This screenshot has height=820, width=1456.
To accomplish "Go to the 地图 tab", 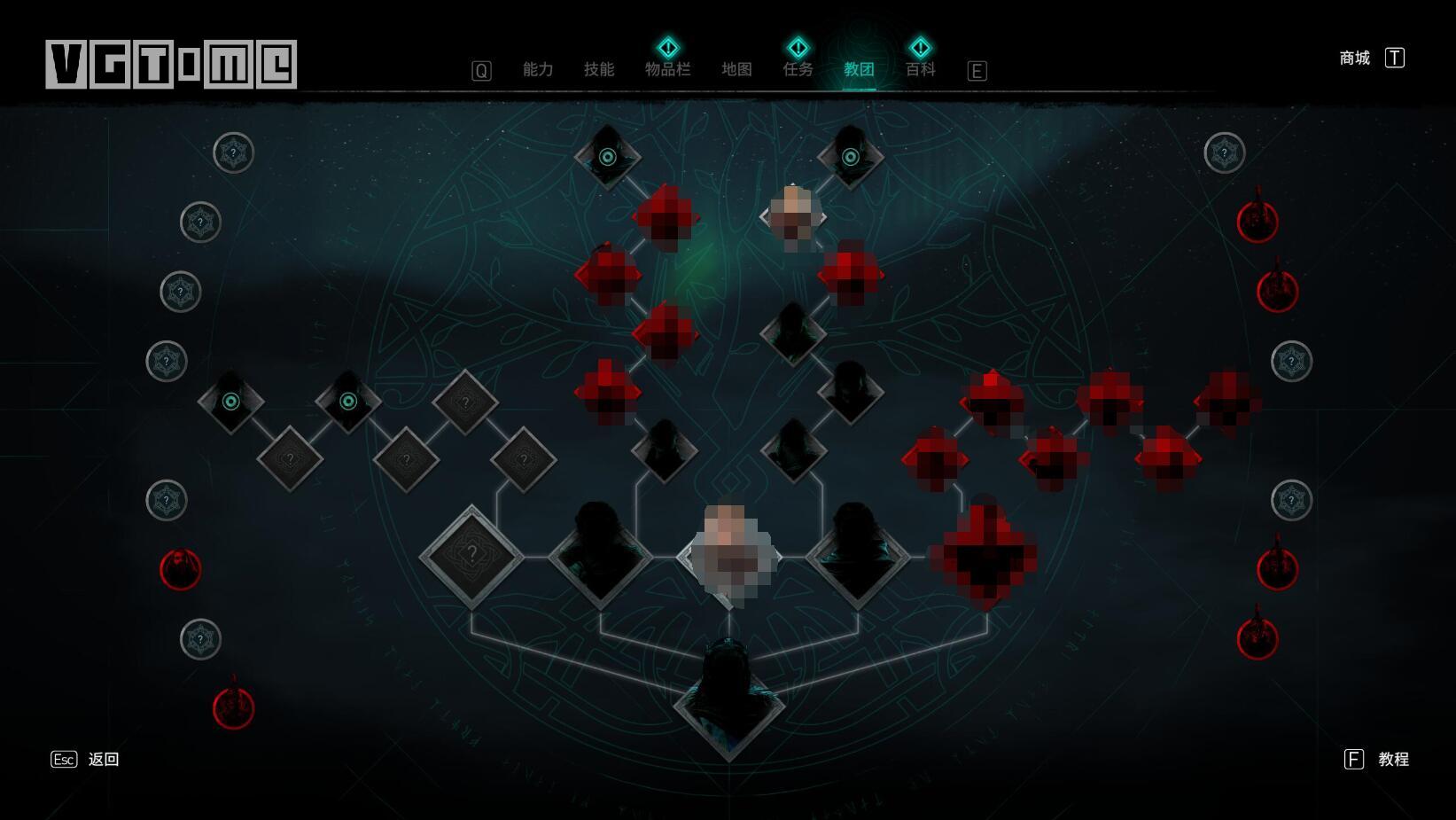I will point(736,69).
